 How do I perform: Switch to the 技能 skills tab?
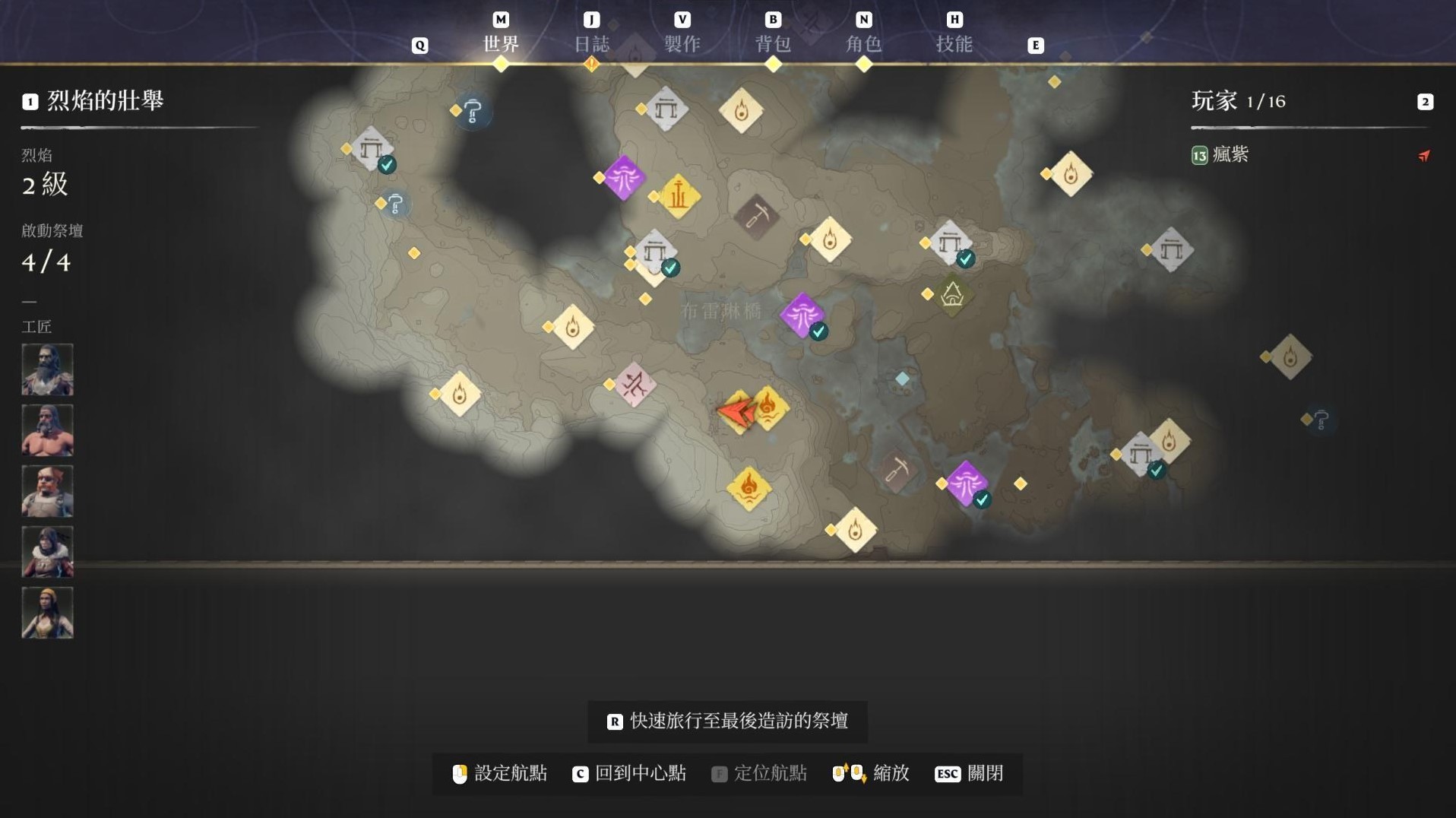click(956, 44)
